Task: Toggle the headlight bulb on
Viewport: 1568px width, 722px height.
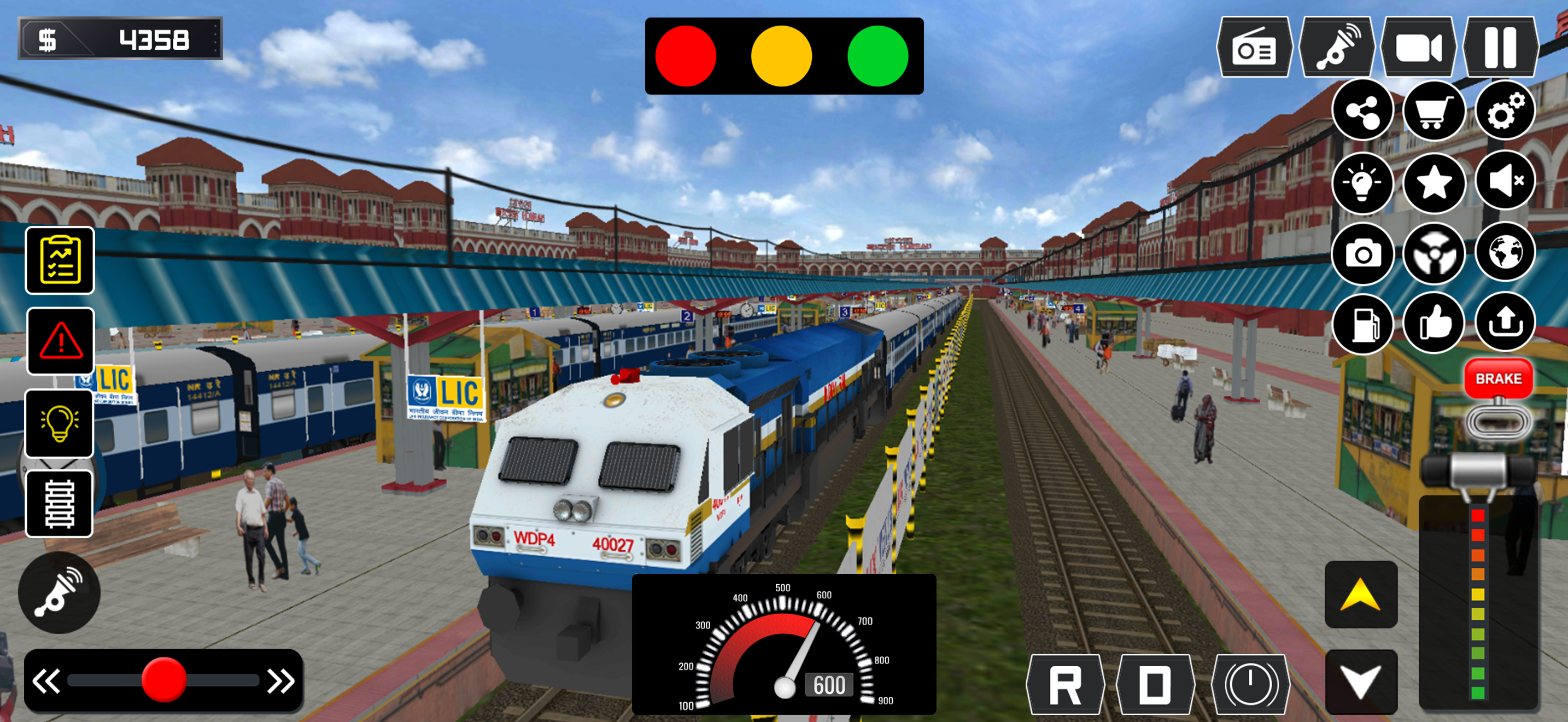Action: pos(59,423)
